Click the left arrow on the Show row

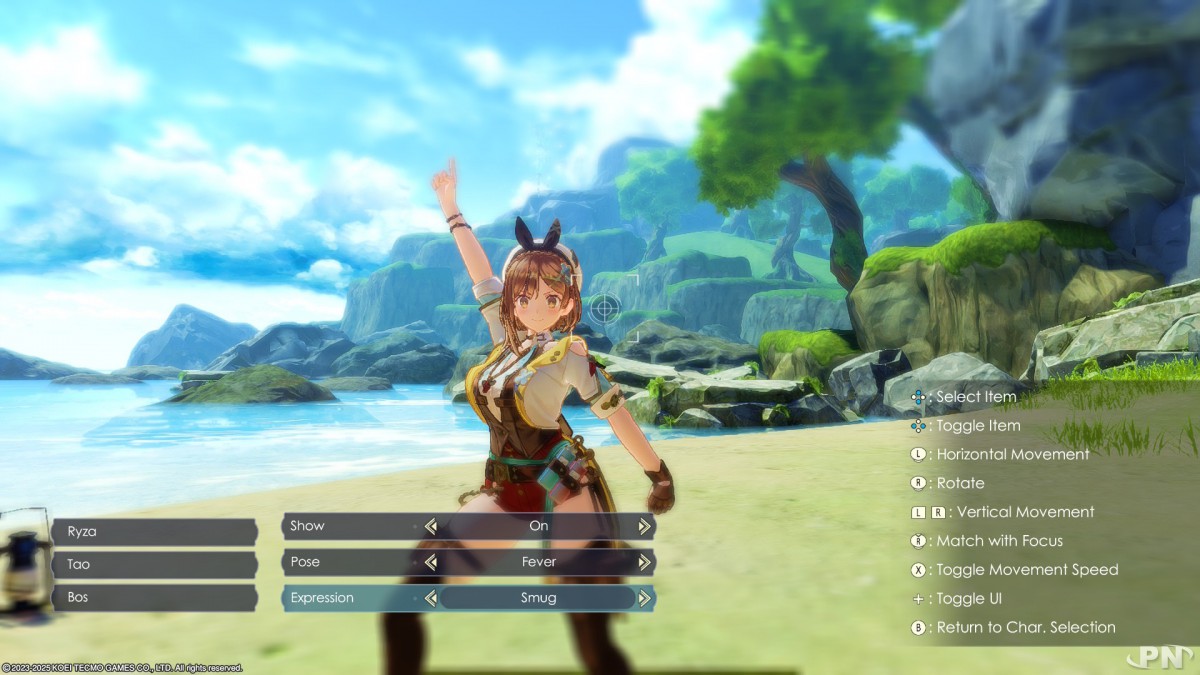[x=431, y=526]
